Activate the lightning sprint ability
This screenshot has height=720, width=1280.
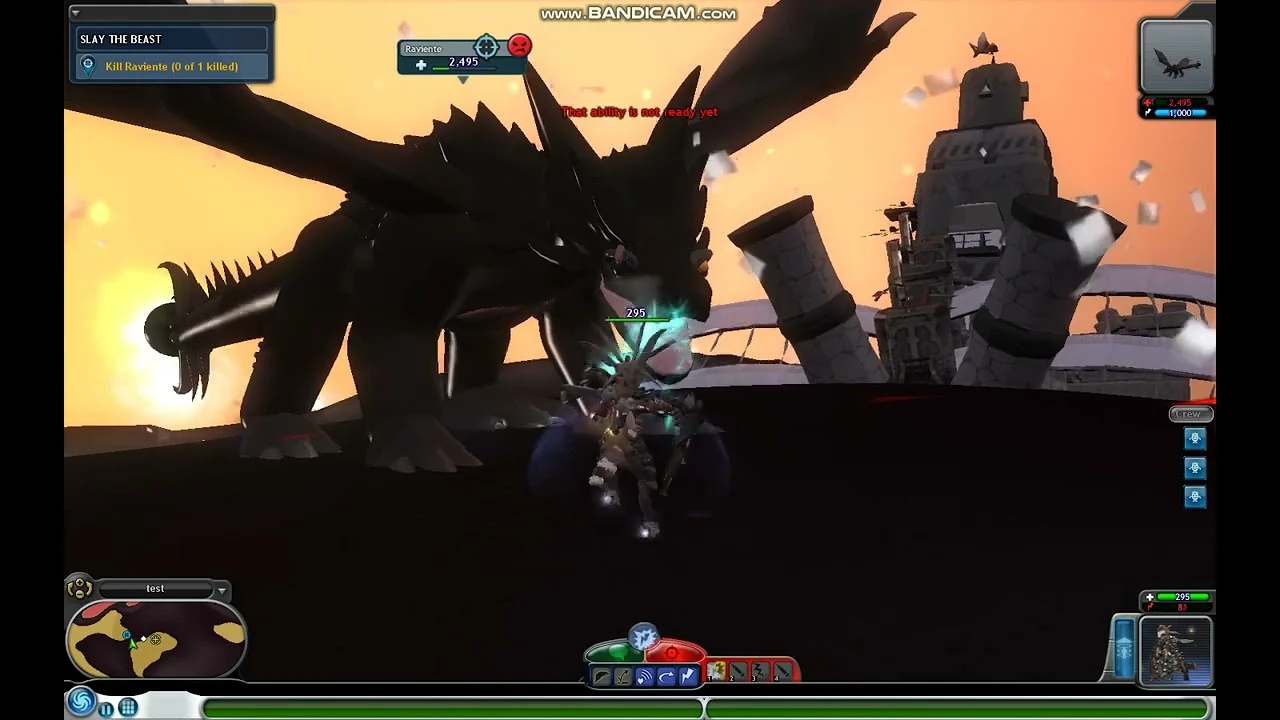pos(688,674)
